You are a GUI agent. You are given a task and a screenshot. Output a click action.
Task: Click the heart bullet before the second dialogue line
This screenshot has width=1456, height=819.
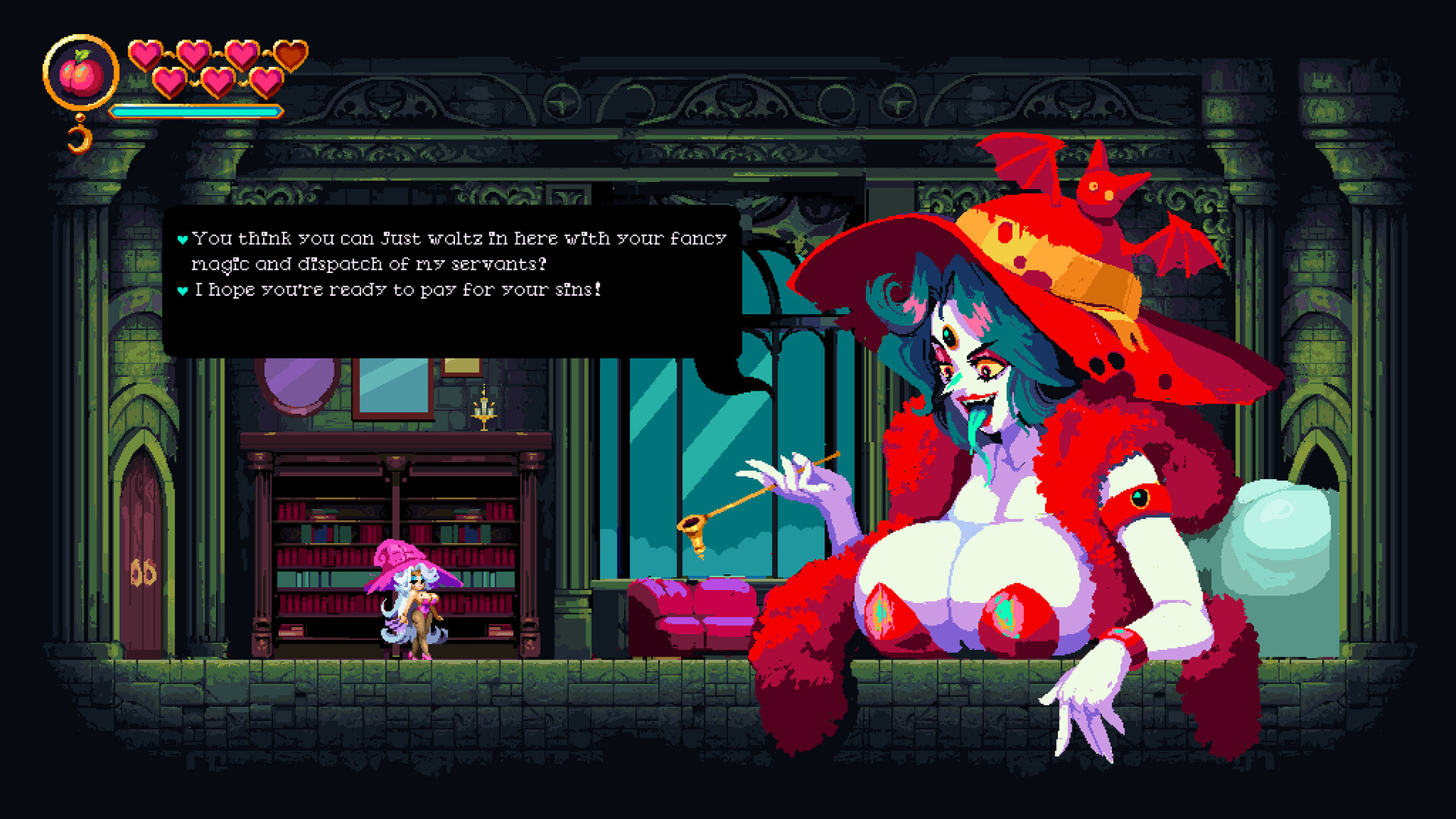[182, 288]
